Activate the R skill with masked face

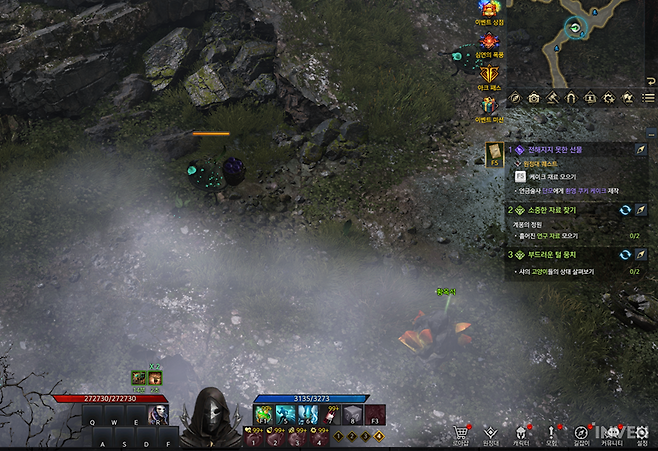tap(157, 414)
